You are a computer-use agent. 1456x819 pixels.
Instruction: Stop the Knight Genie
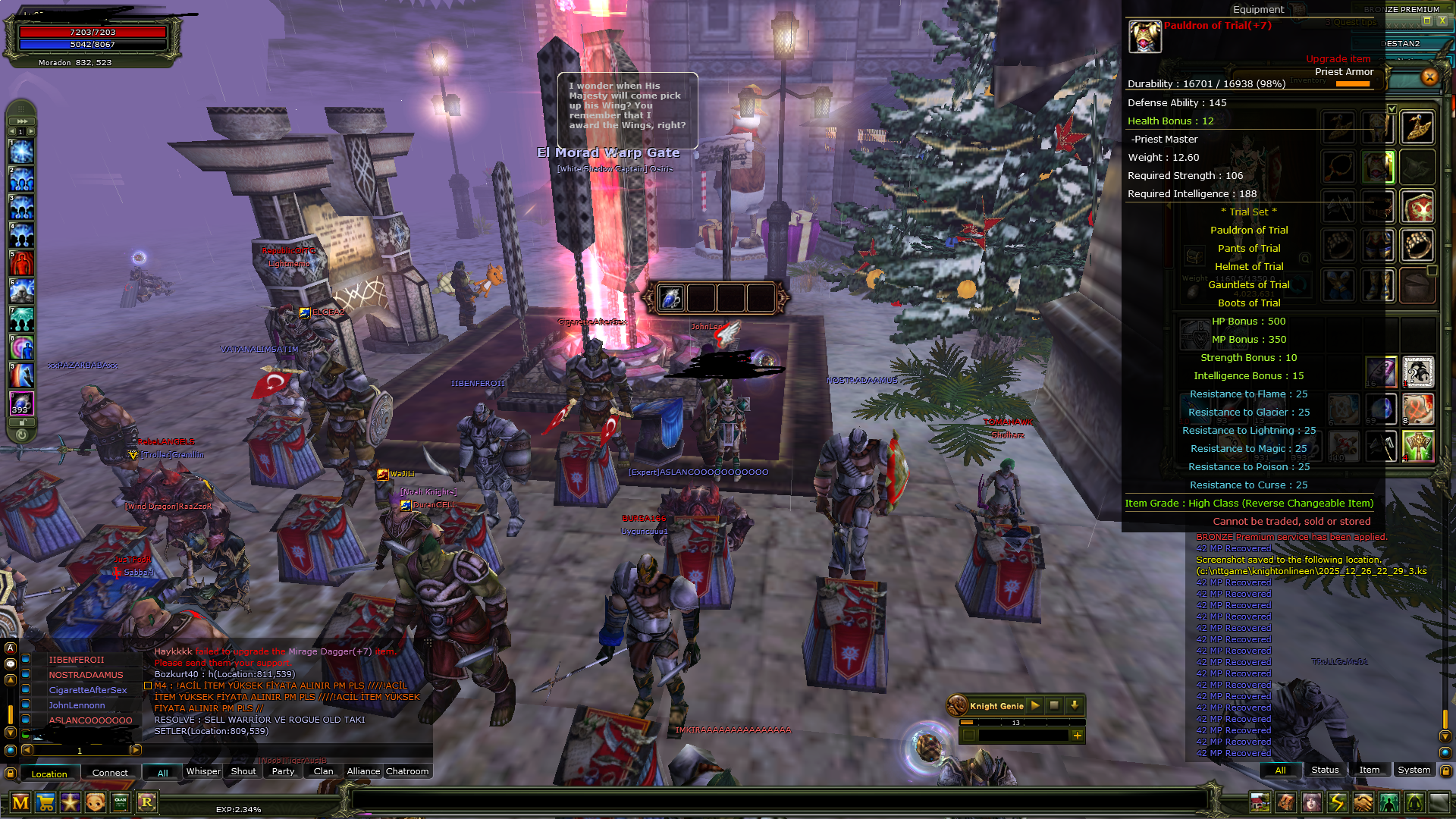tap(1054, 705)
